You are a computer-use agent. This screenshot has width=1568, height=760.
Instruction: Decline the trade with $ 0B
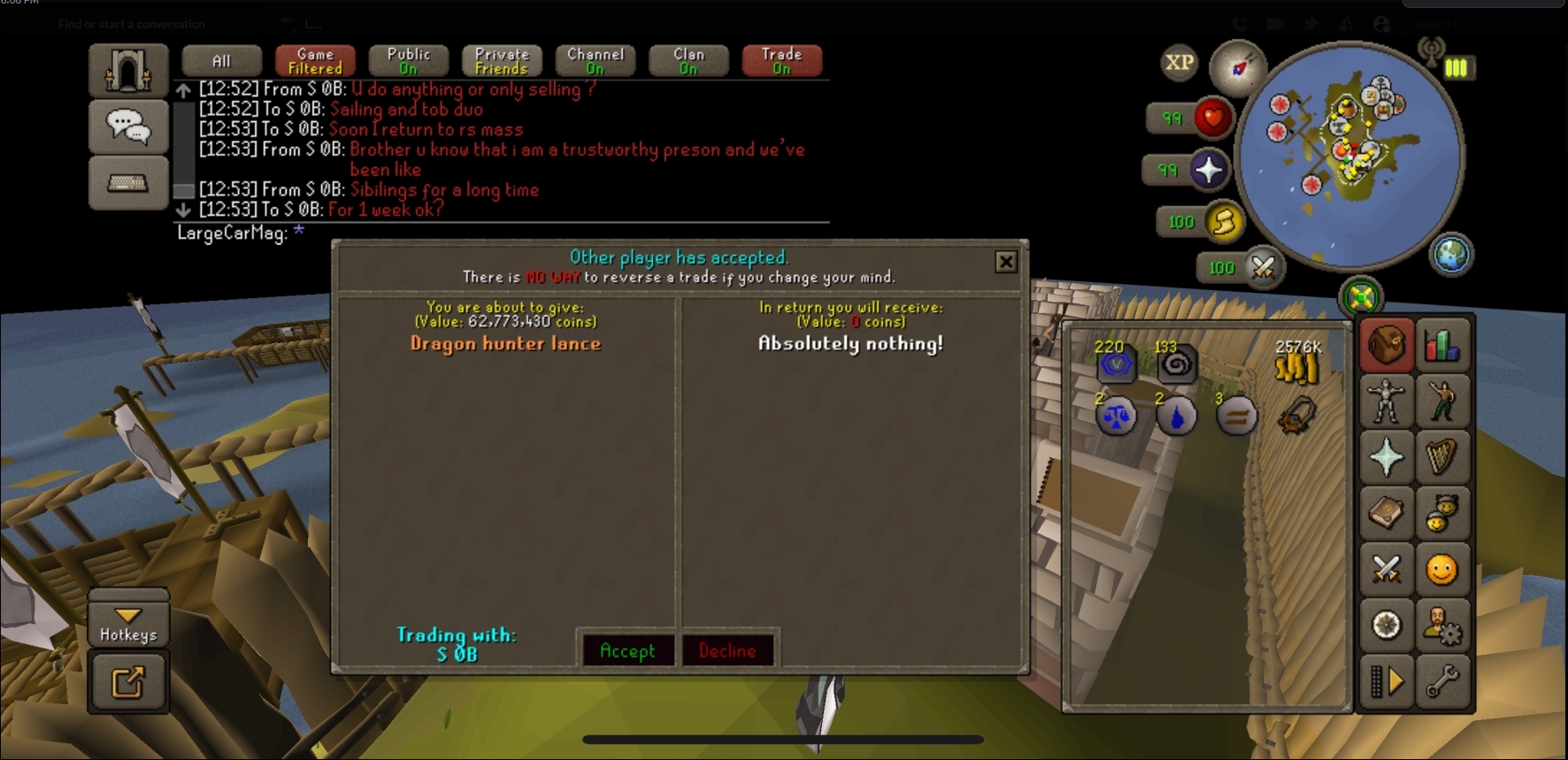pyautogui.click(x=727, y=651)
